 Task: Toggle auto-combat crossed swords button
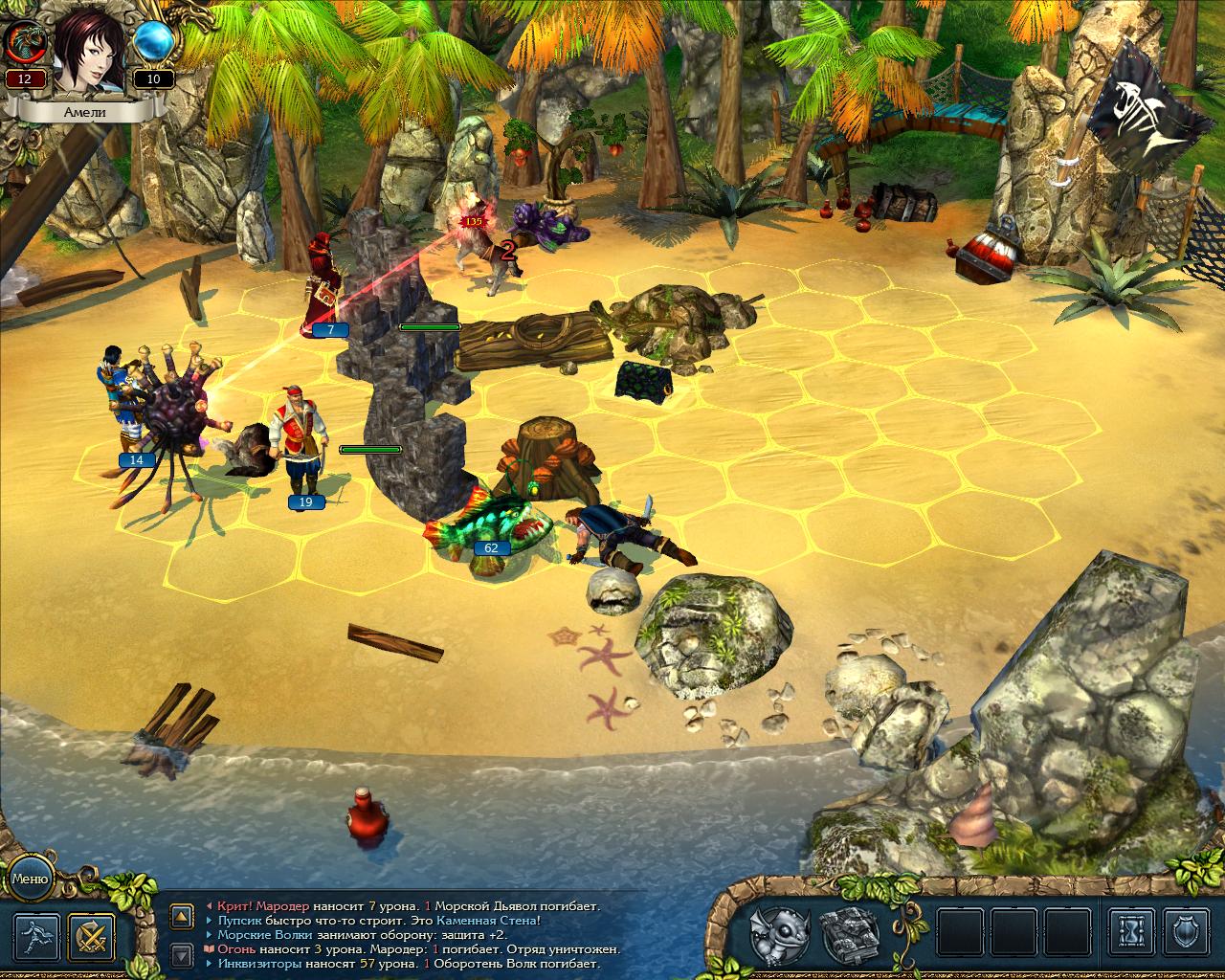92,937
